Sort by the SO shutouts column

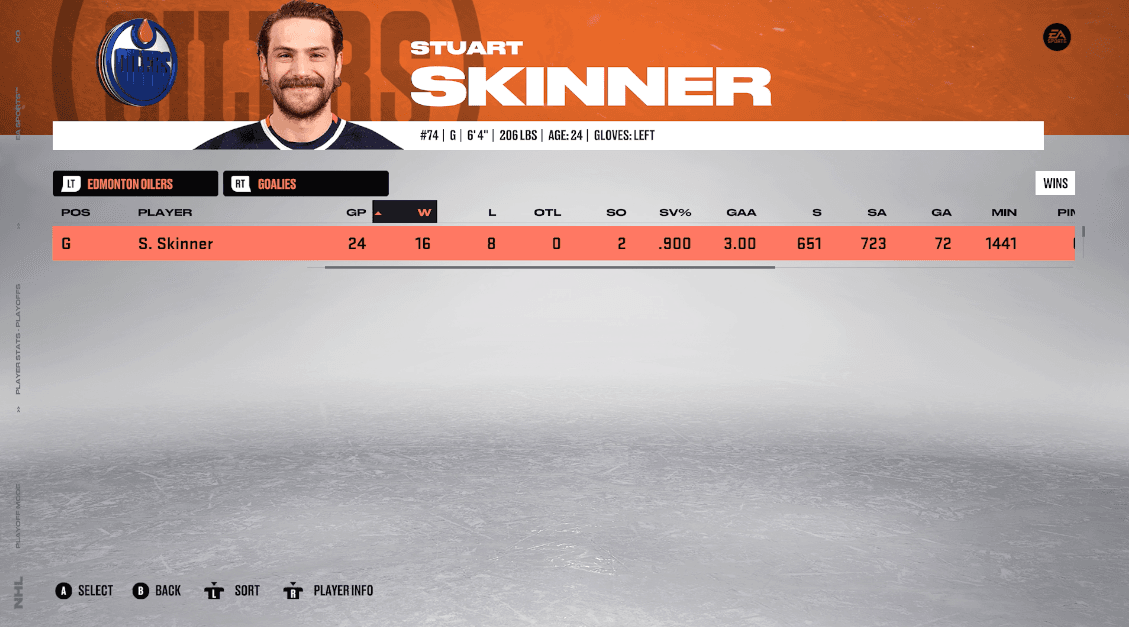click(616, 212)
